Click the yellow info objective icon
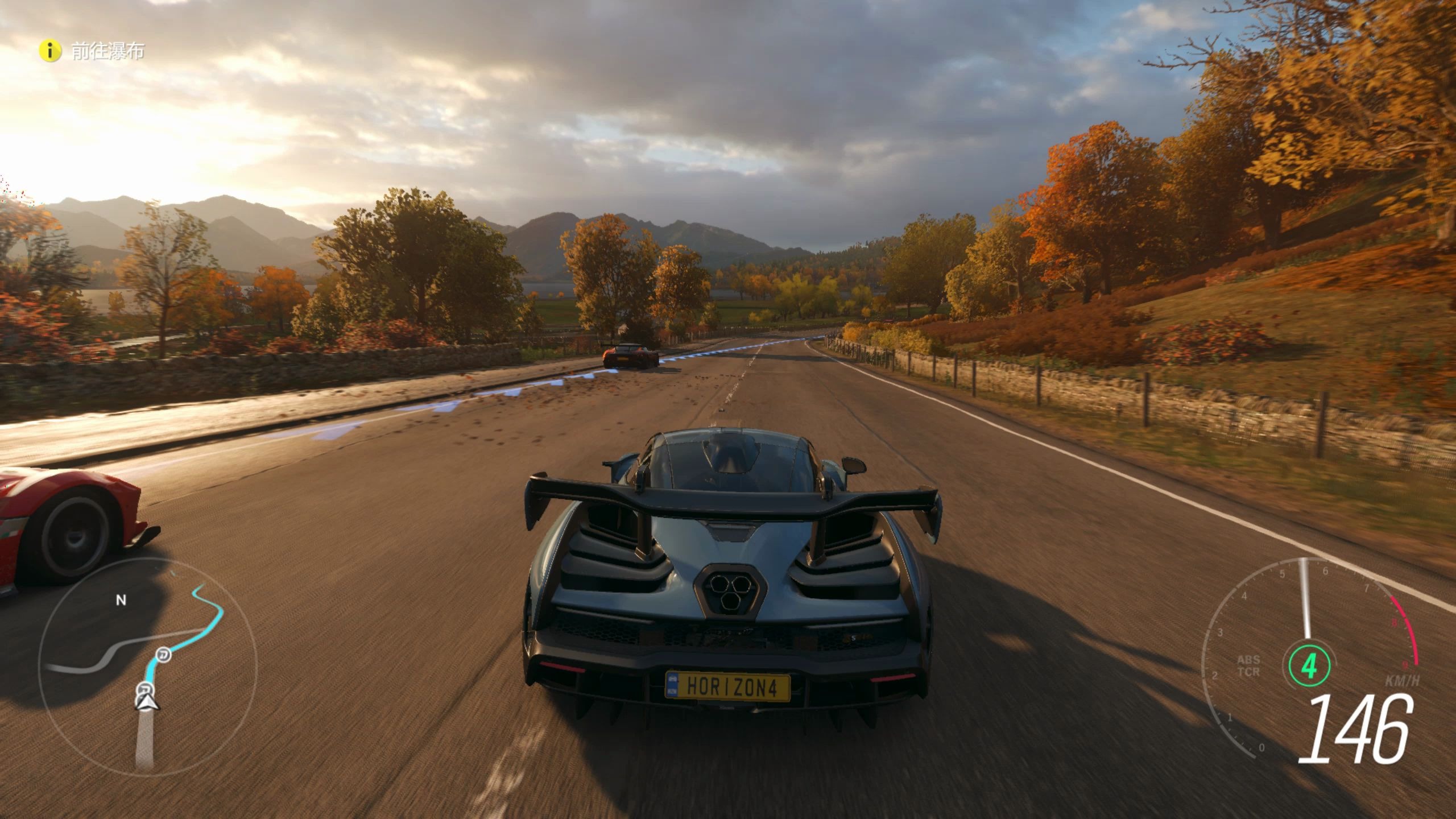The height and width of the screenshot is (819, 1456). pyautogui.click(x=50, y=51)
